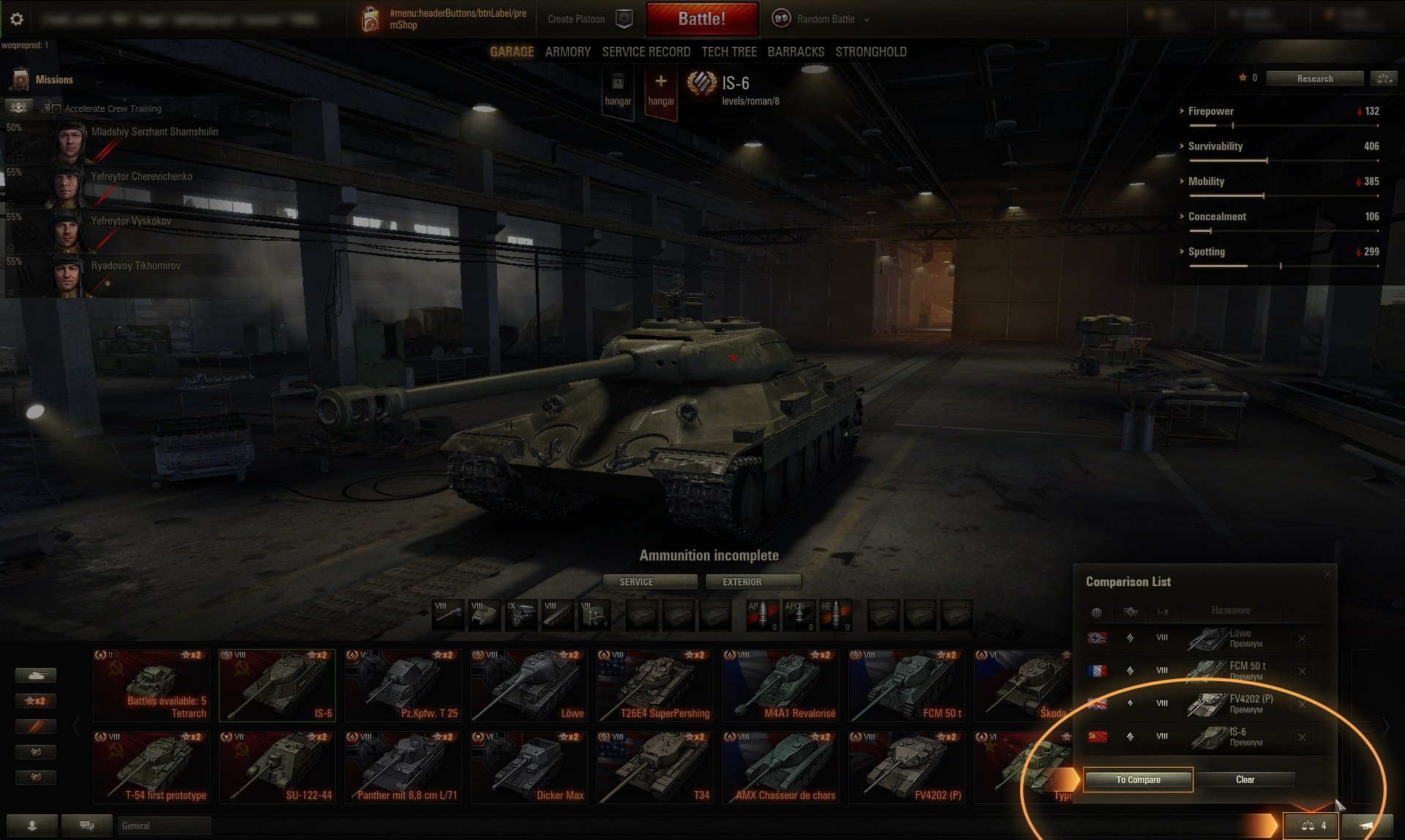View the Service Record tab

point(646,52)
